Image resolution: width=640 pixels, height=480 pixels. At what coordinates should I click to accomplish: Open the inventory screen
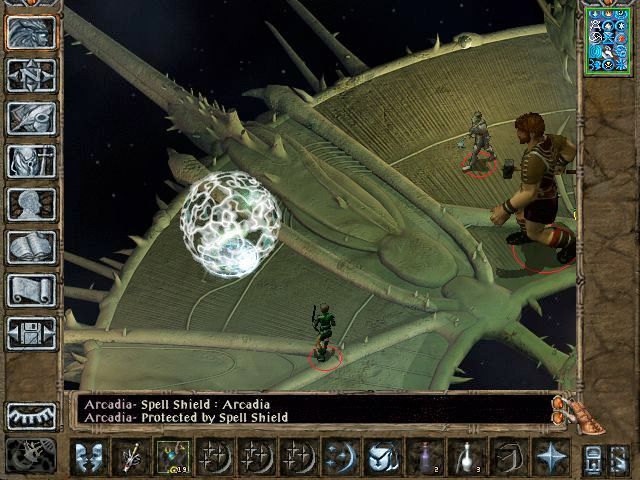(31, 161)
